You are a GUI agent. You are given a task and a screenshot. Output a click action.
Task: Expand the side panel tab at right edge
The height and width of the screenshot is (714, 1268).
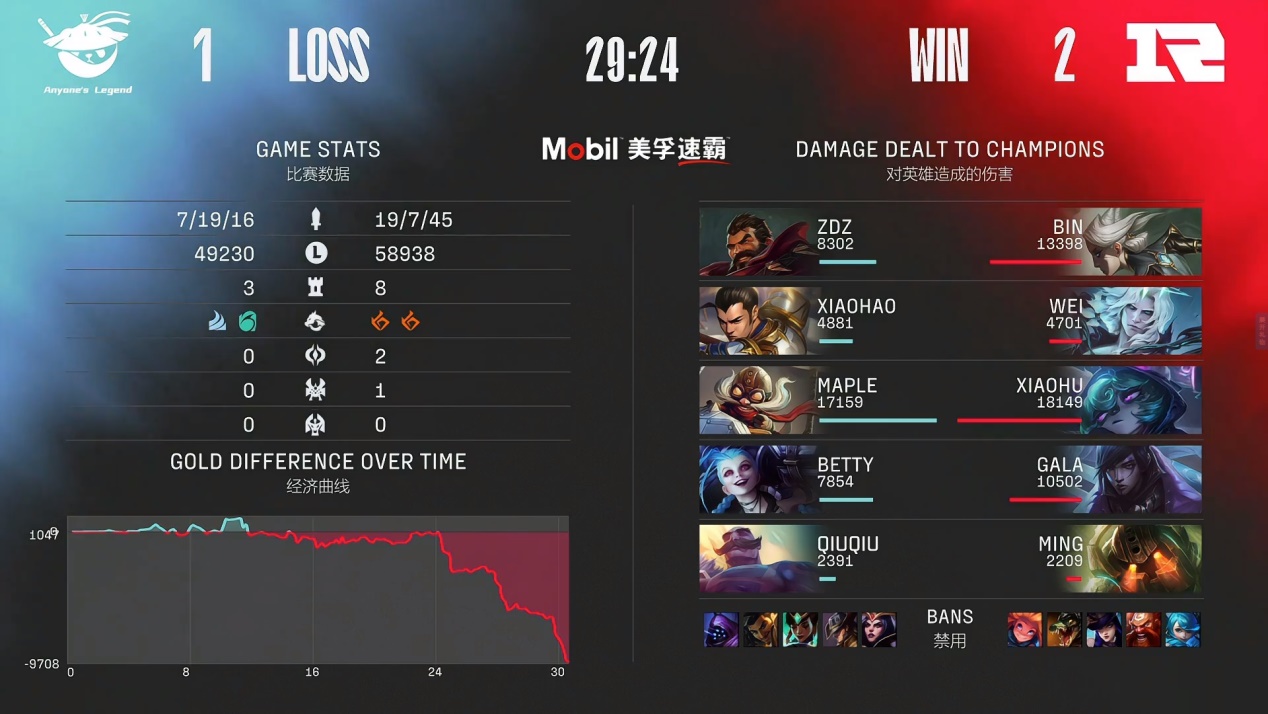[1261, 330]
